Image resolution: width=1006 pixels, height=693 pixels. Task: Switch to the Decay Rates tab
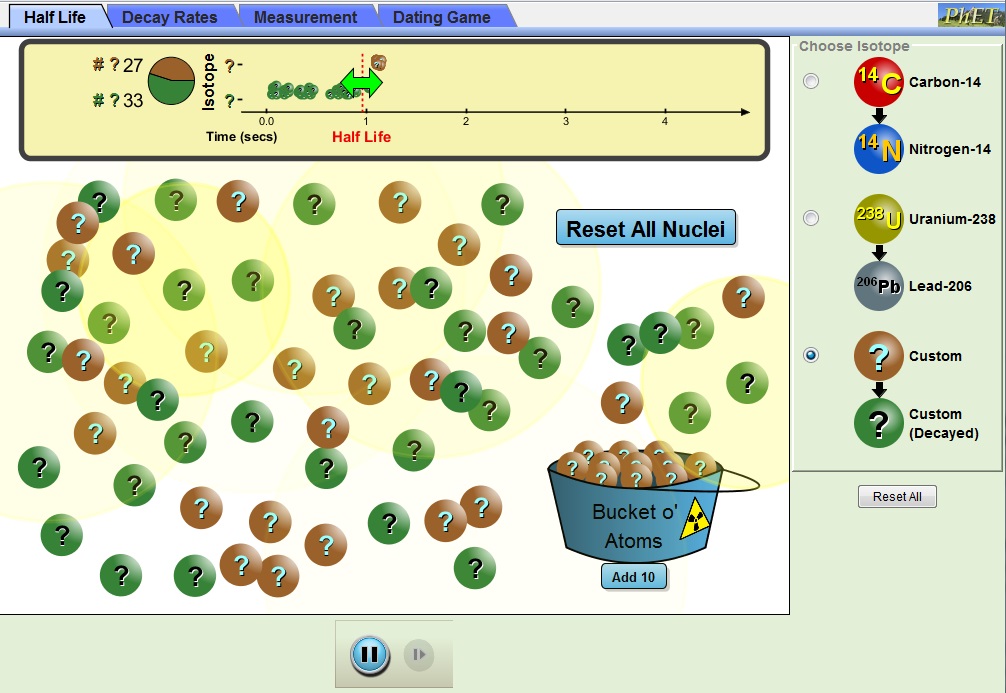click(169, 17)
